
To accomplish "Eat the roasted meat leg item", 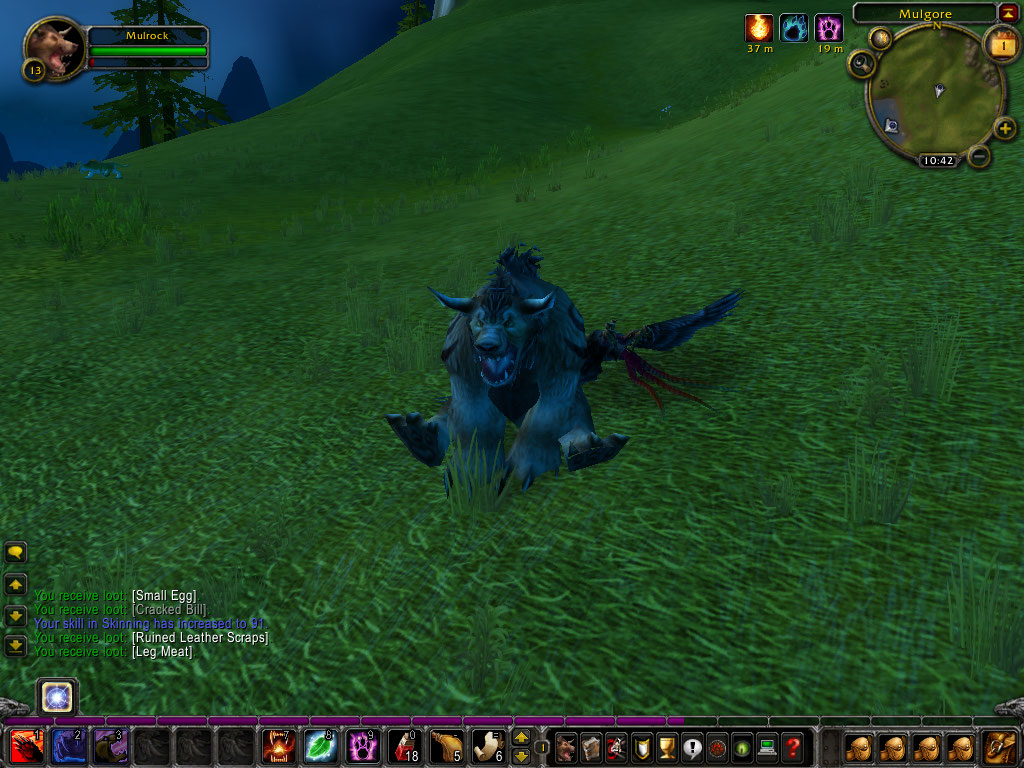I will tap(447, 746).
